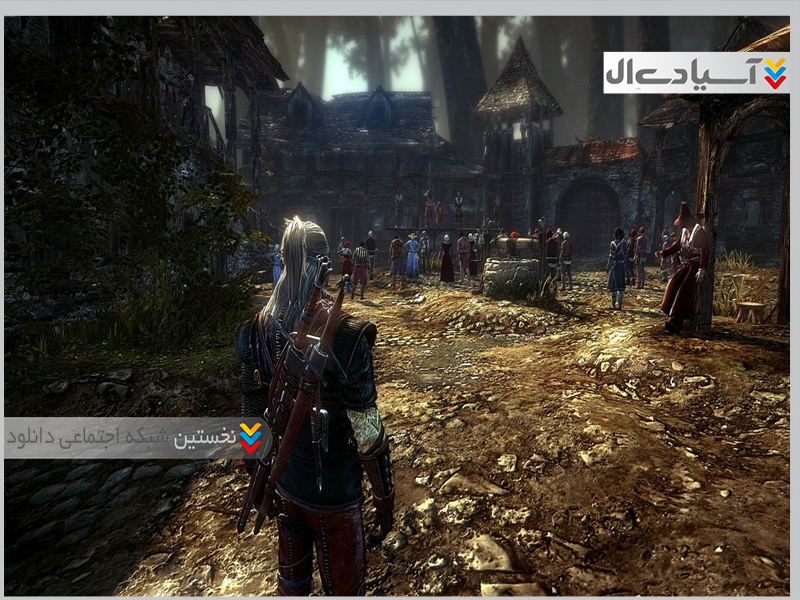Open the نخستین شبکه اجتماعی دانلود banner

tap(135, 438)
